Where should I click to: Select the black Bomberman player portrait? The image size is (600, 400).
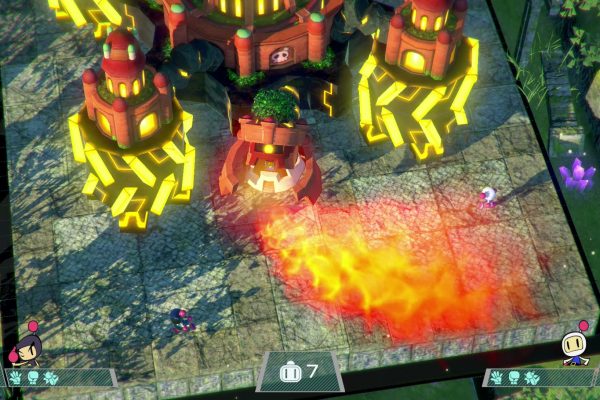pos(25,346)
